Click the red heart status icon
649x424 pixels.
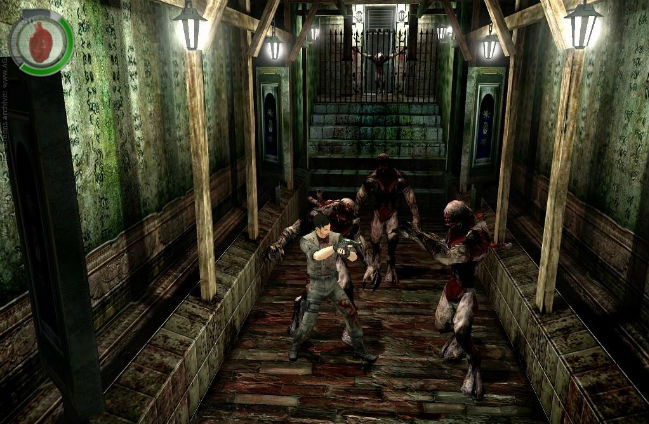click(41, 44)
